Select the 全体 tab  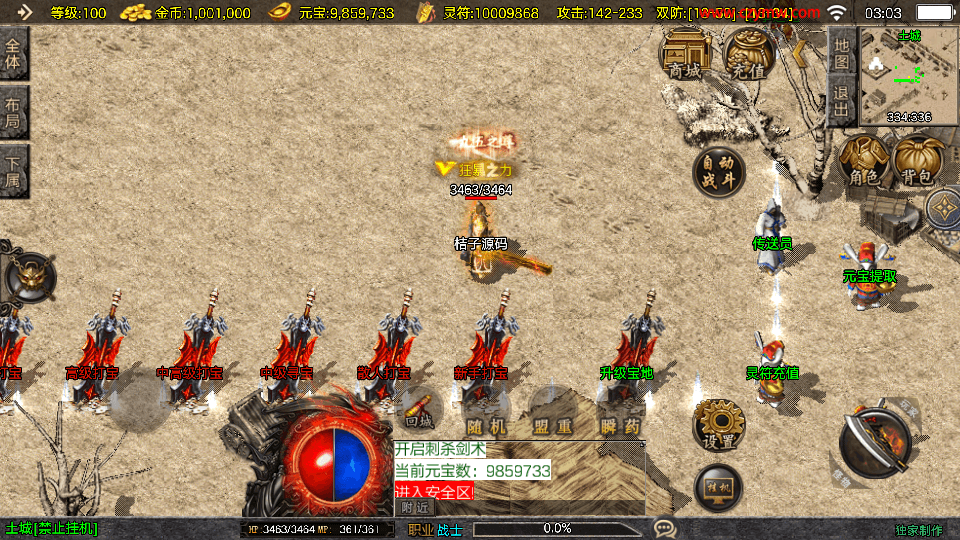click(x=14, y=54)
